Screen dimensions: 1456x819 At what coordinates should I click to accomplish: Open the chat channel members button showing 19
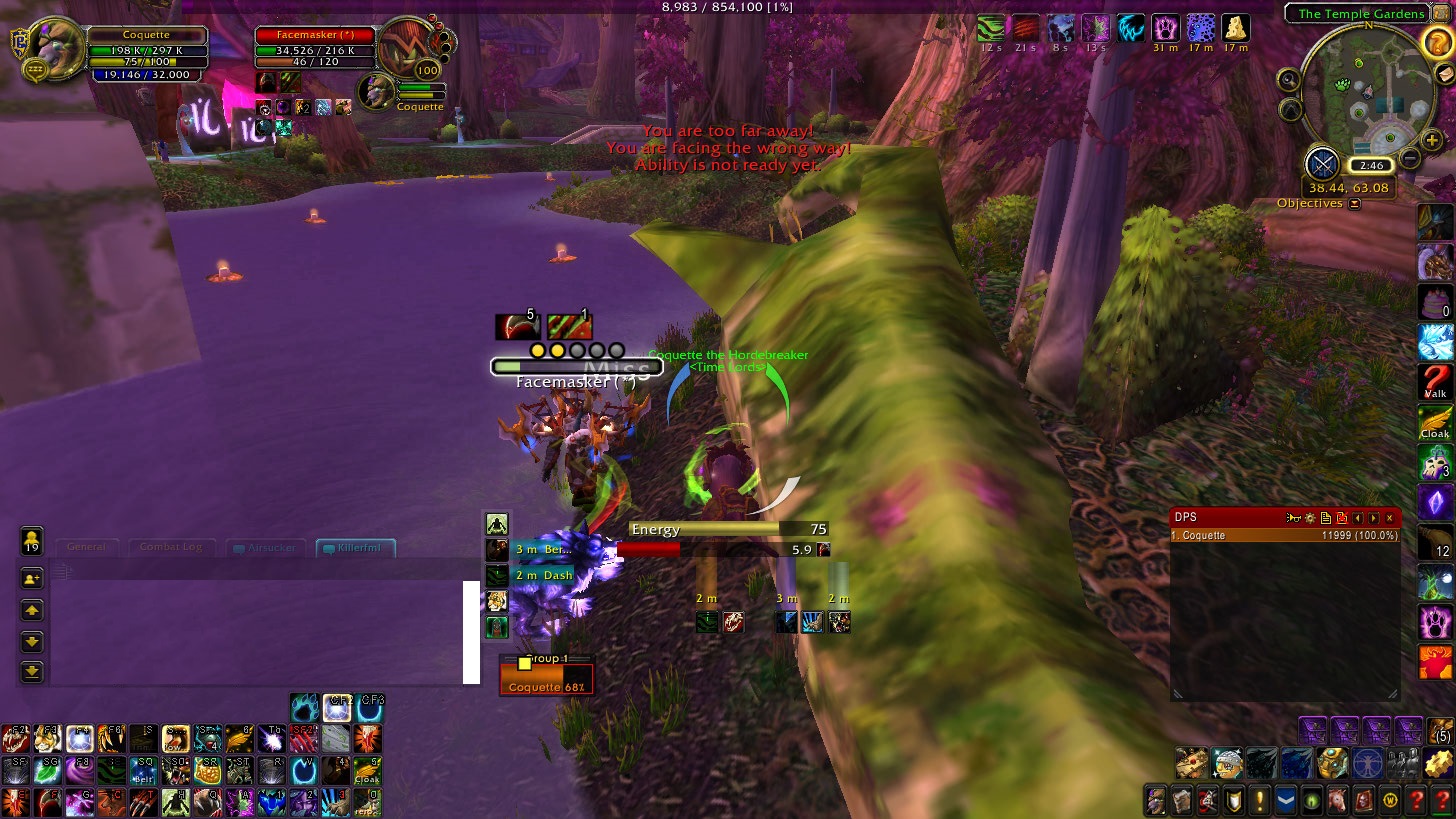tap(31, 540)
